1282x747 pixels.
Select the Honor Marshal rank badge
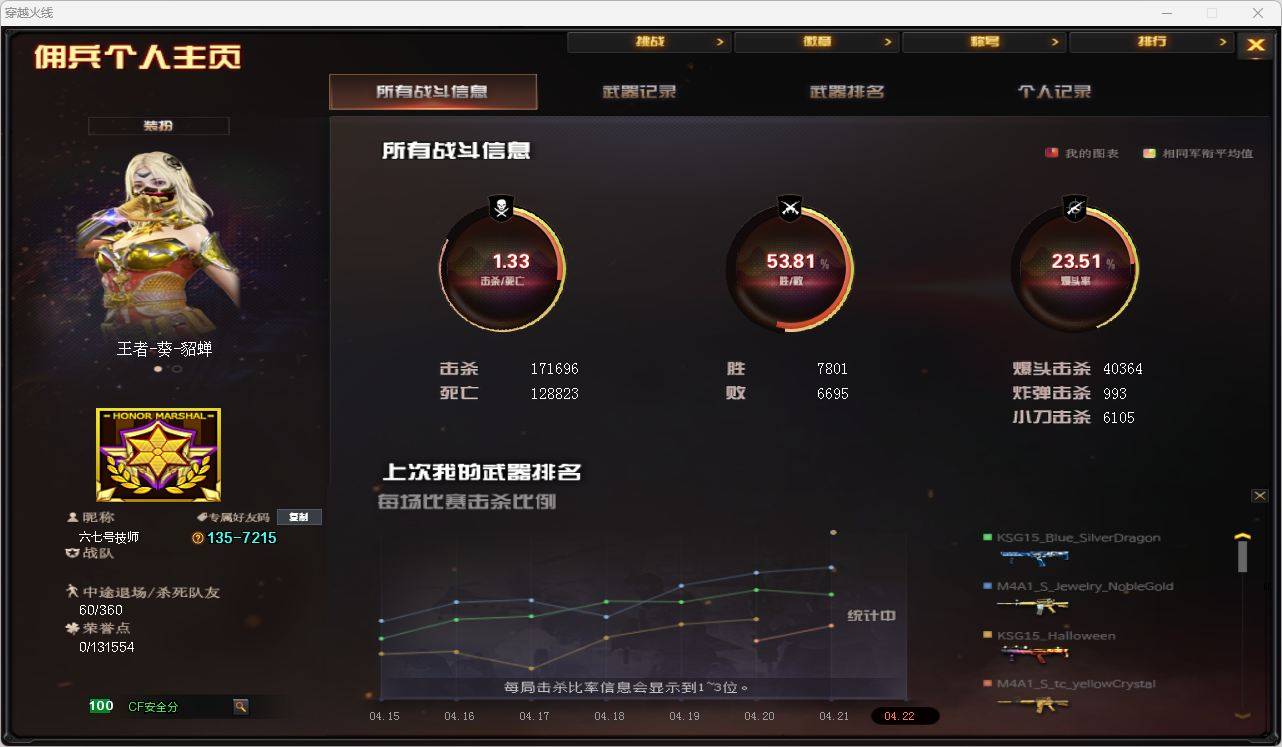[157, 454]
